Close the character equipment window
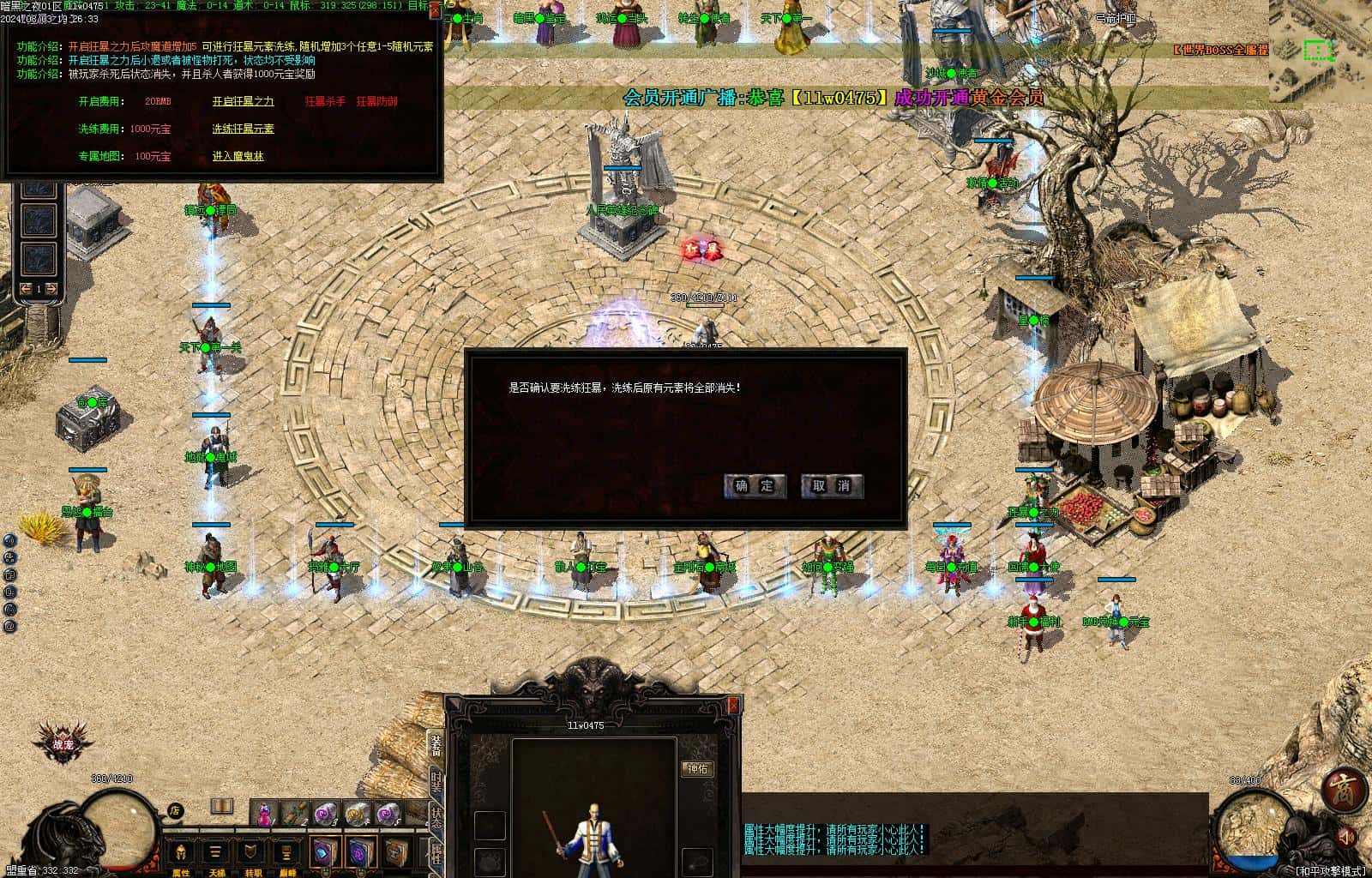The image size is (1372, 878). [x=733, y=705]
